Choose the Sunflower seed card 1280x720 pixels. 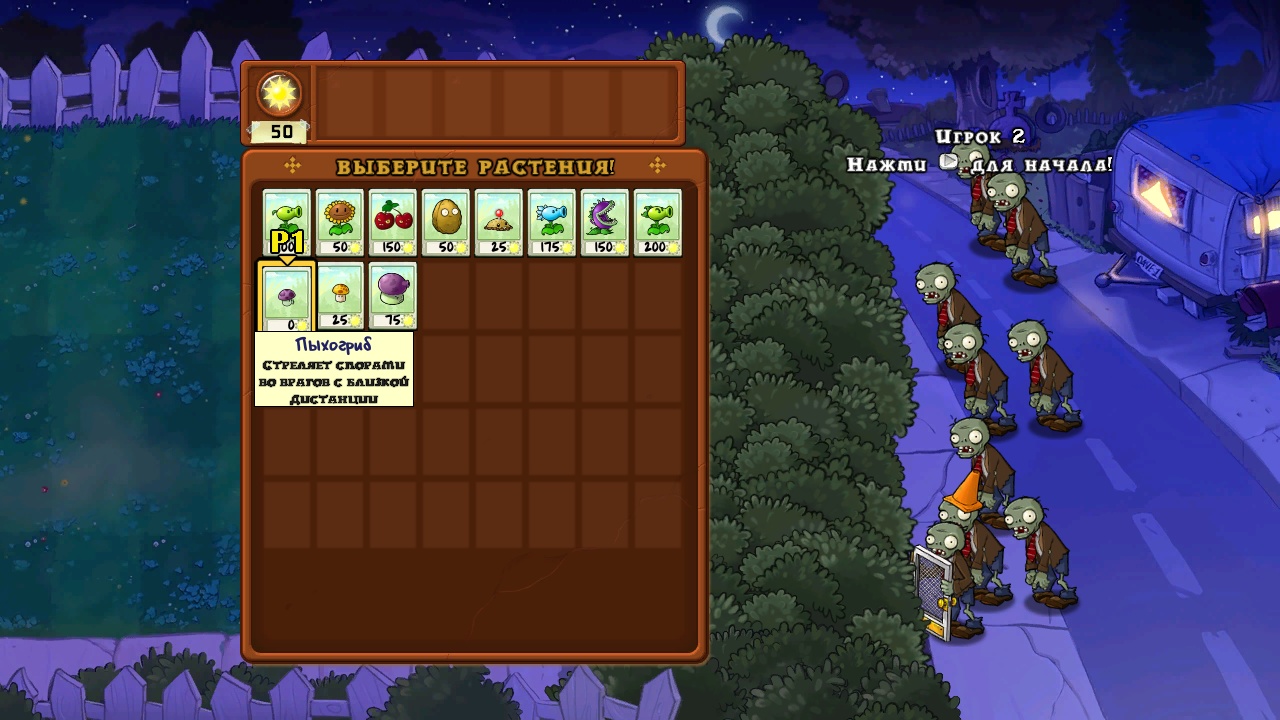[340, 221]
